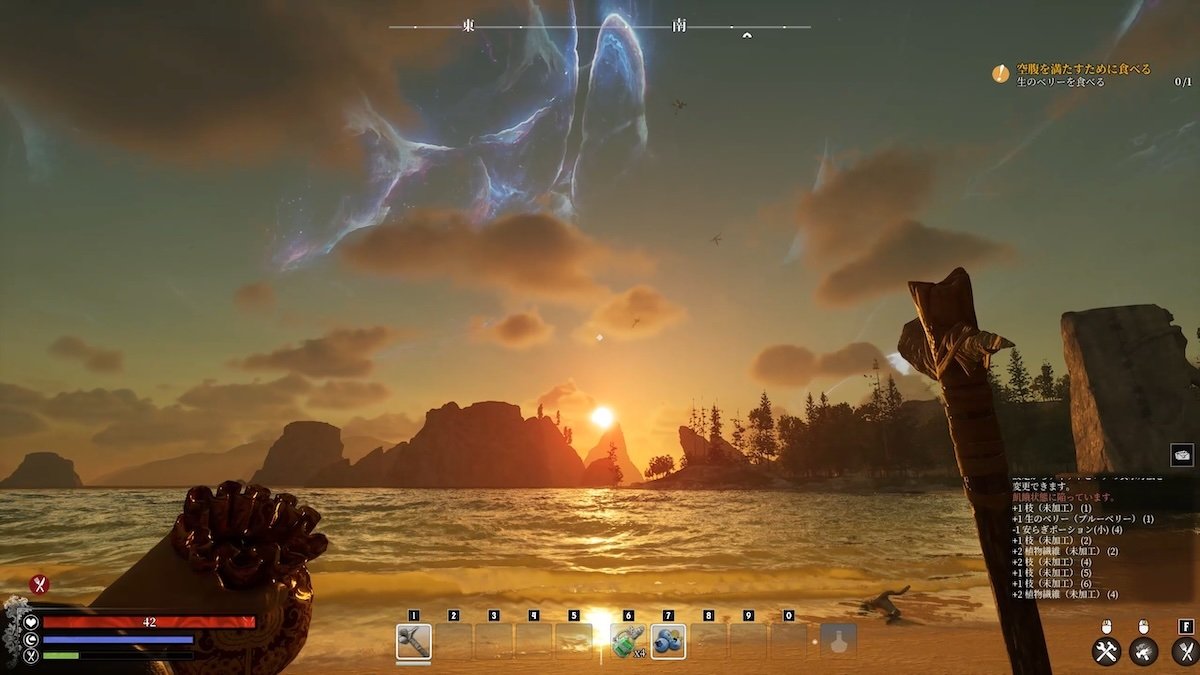Image resolution: width=1200 pixels, height=675 pixels.
Task: Activate the fork and knife eat icon
Action: coord(1184,652)
